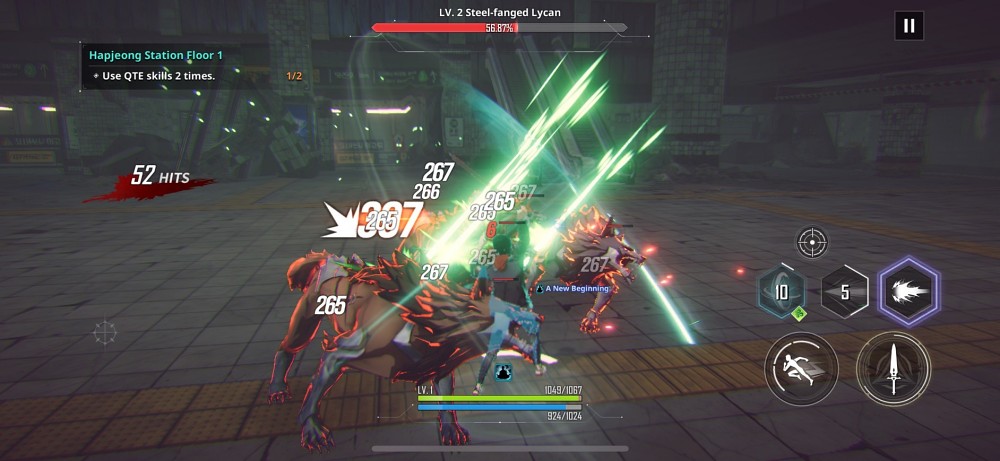This screenshot has height=461, width=1000.
Task: Select the skill showing a 10 cooldown
Action: 782,293
